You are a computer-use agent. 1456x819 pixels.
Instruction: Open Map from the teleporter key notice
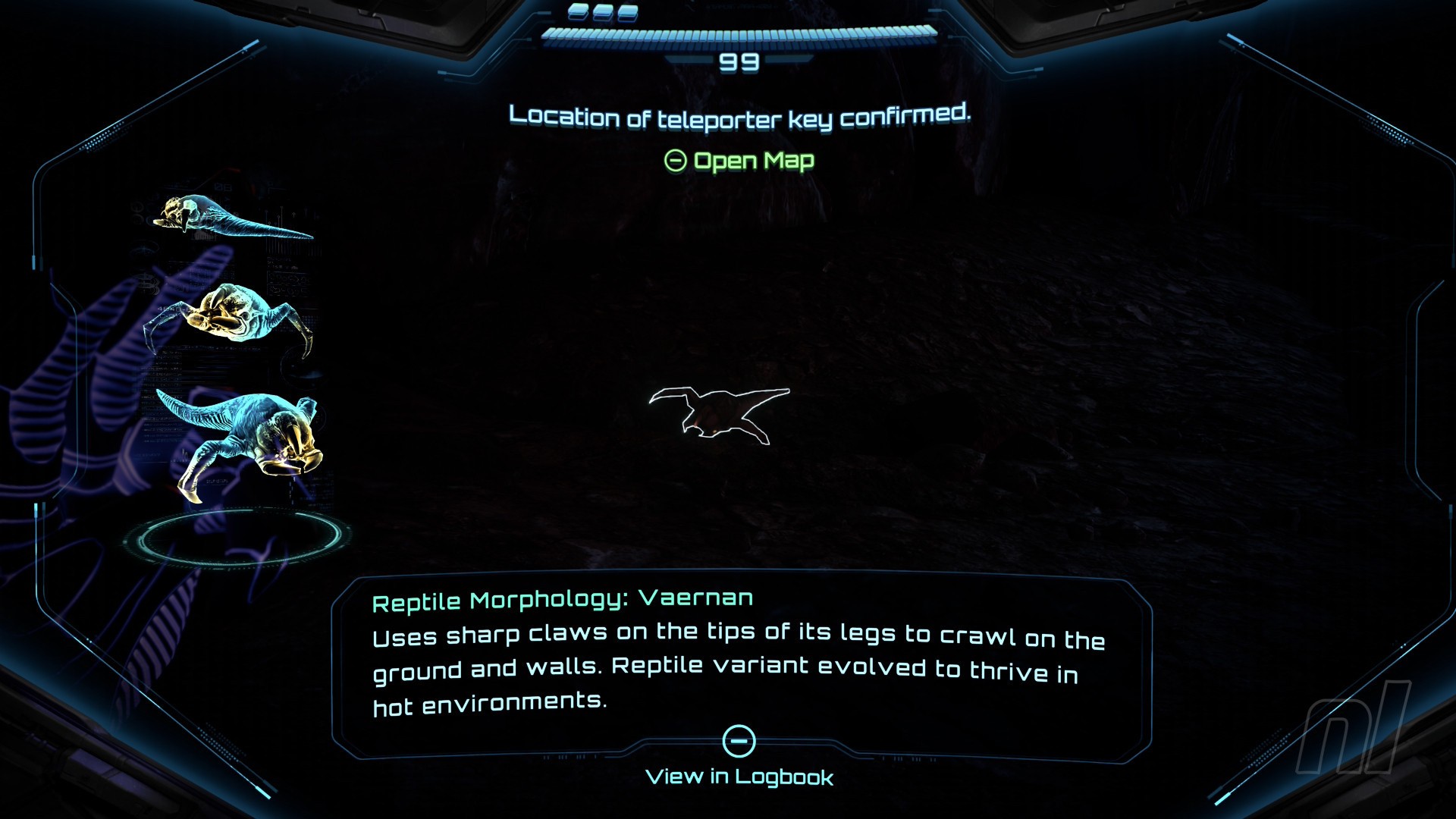739,161
